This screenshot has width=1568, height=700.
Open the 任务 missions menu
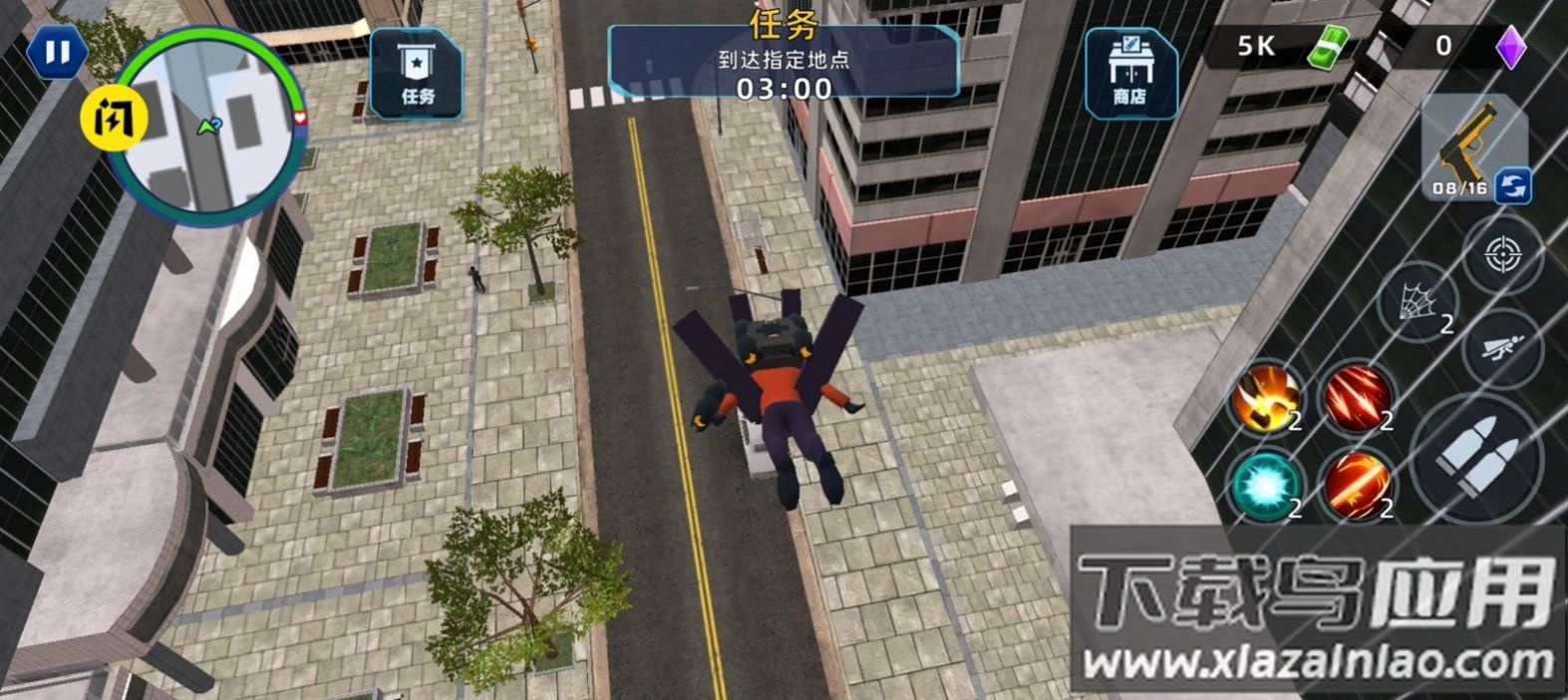point(417,74)
